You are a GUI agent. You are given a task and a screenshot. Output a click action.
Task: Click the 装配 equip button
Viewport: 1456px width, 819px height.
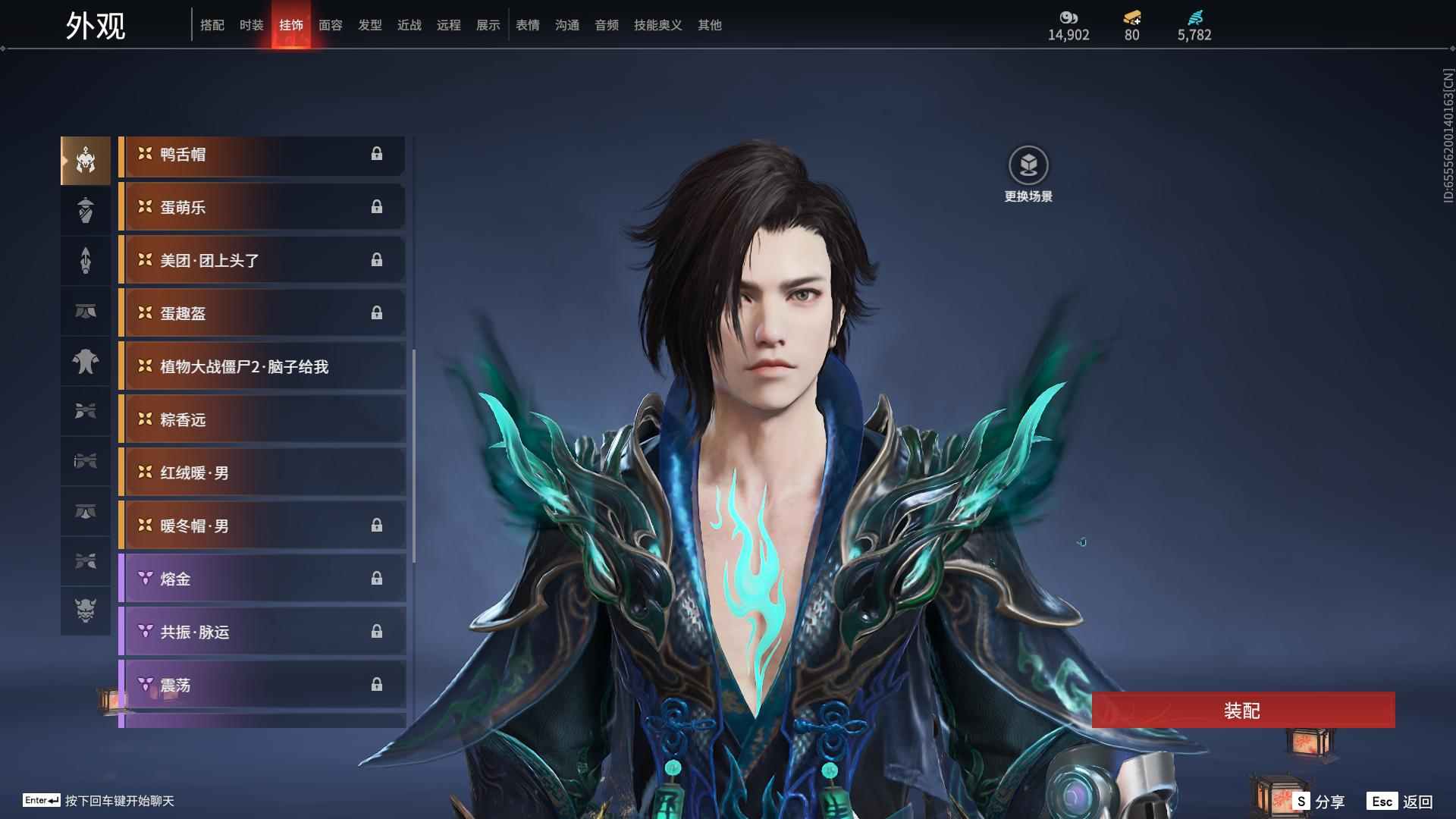click(1243, 710)
